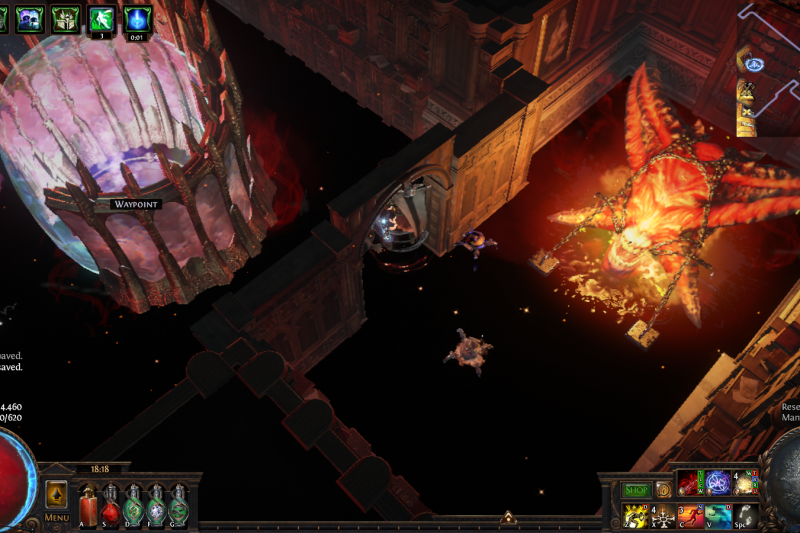Open the green Shop button
The height and width of the screenshot is (533, 800).
pyautogui.click(x=636, y=490)
